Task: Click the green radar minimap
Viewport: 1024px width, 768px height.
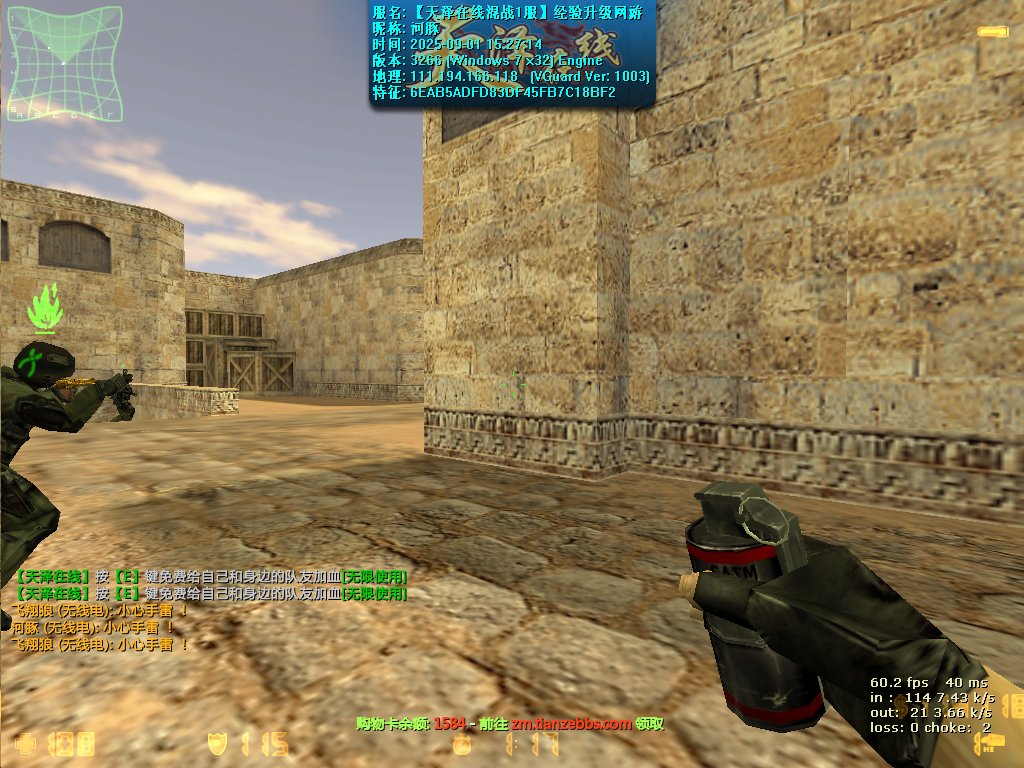Action: point(64,62)
